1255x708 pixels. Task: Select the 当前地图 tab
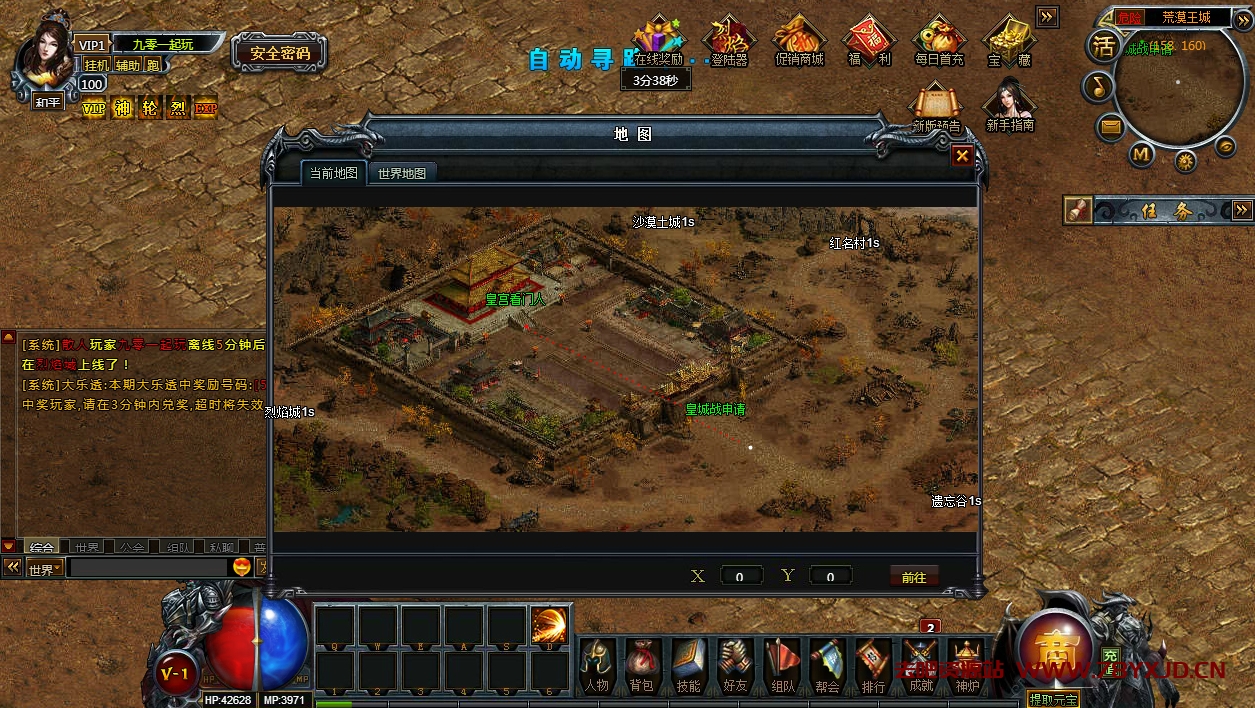[333, 173]
